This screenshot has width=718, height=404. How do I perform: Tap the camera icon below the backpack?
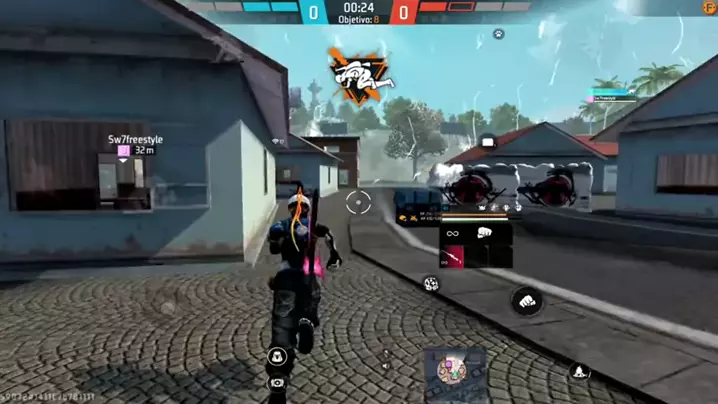click(277, 382)
